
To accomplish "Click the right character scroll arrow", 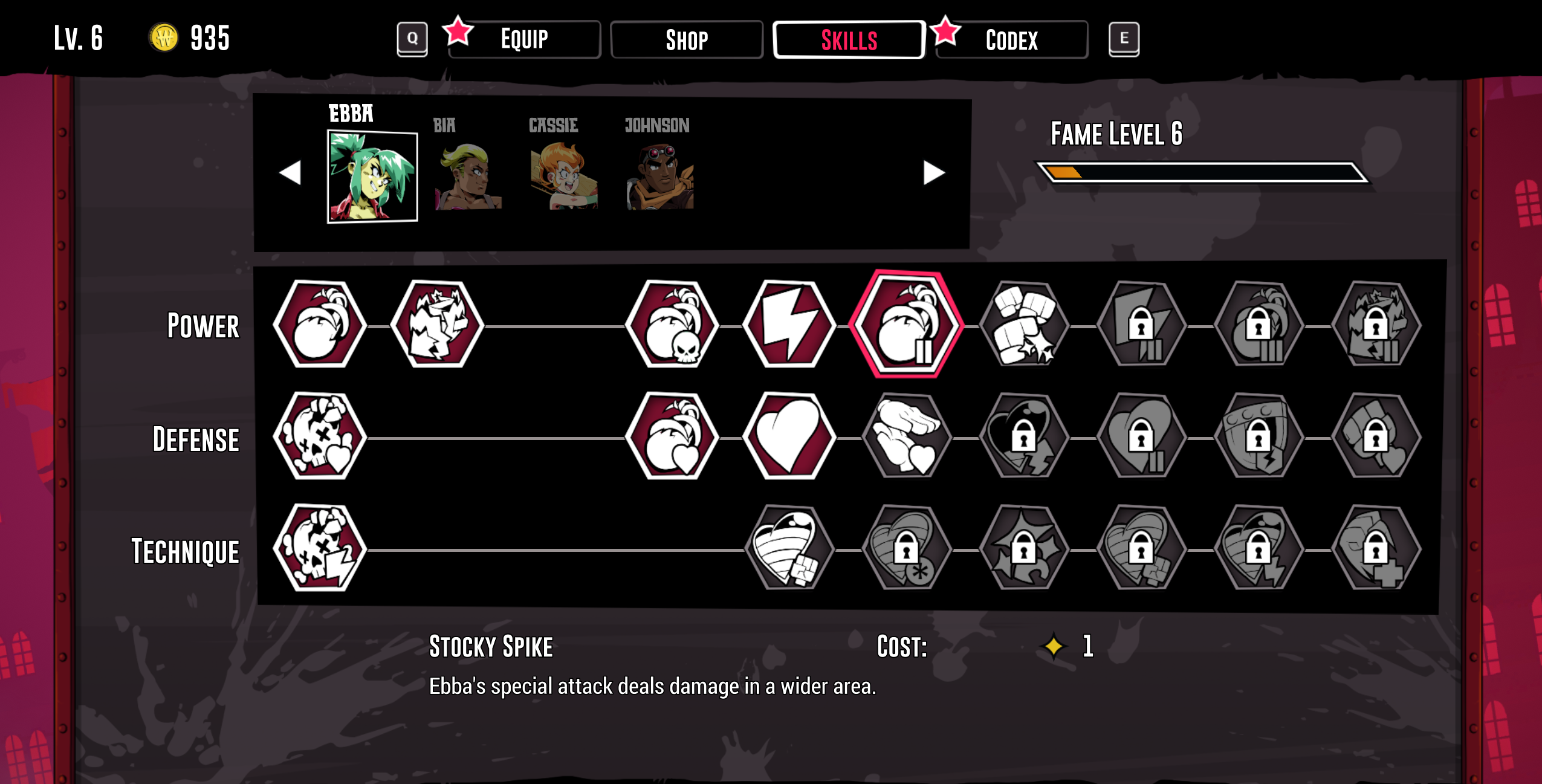I will coord(933,173).
